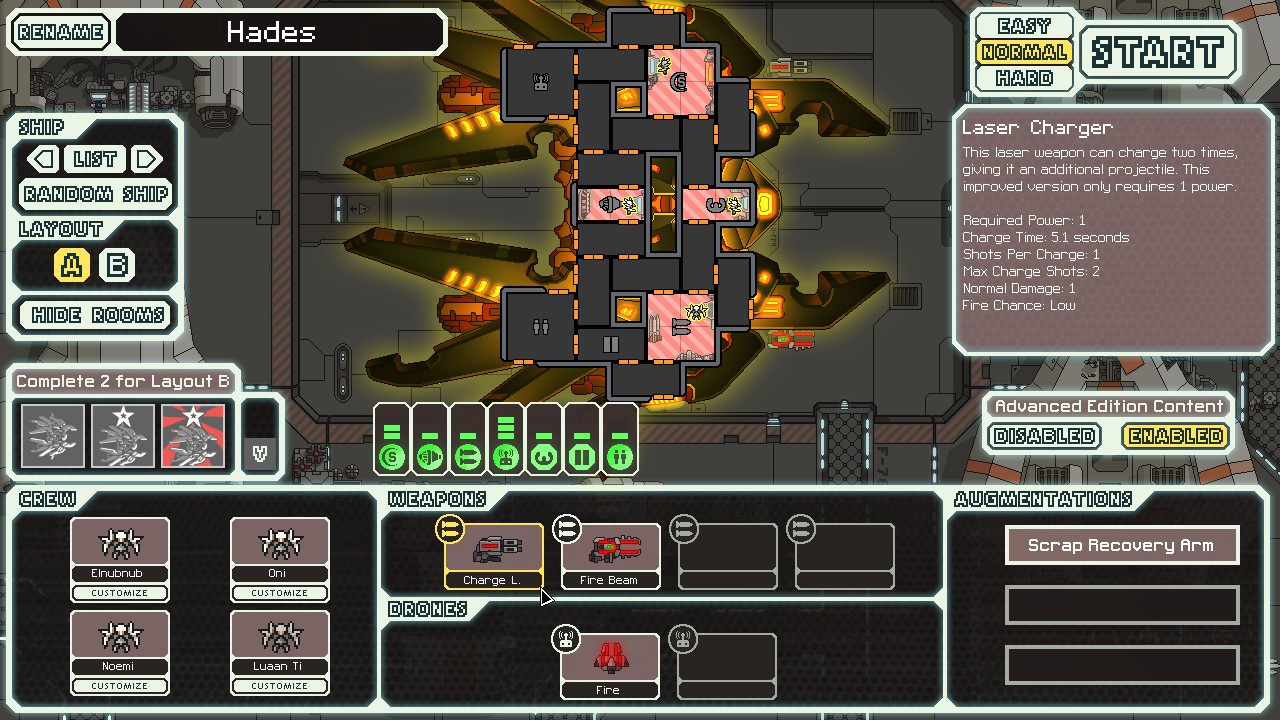This screenshot has height=720, width=1280.
Task: Go to next ship with right arrow
Action: click(147, 159)
